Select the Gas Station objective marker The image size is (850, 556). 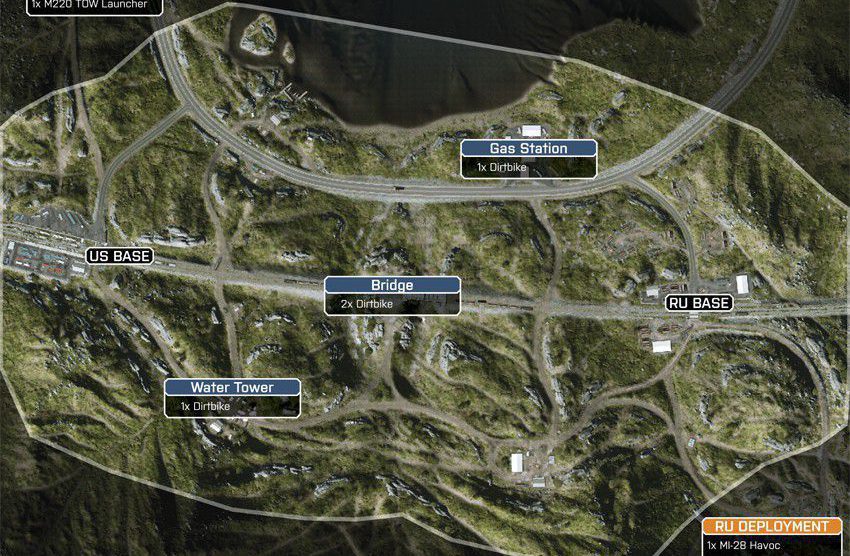tap(528, 149)
